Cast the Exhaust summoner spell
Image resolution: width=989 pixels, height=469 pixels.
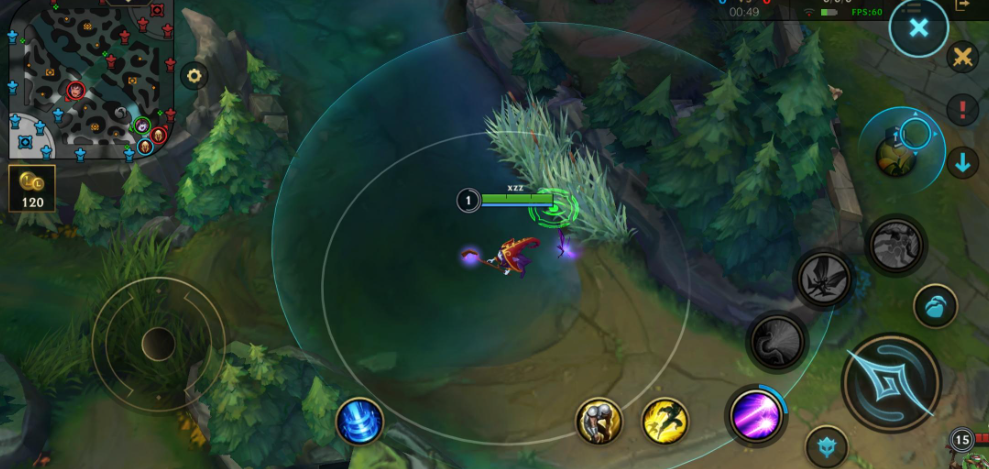click(x=599, y=421)
